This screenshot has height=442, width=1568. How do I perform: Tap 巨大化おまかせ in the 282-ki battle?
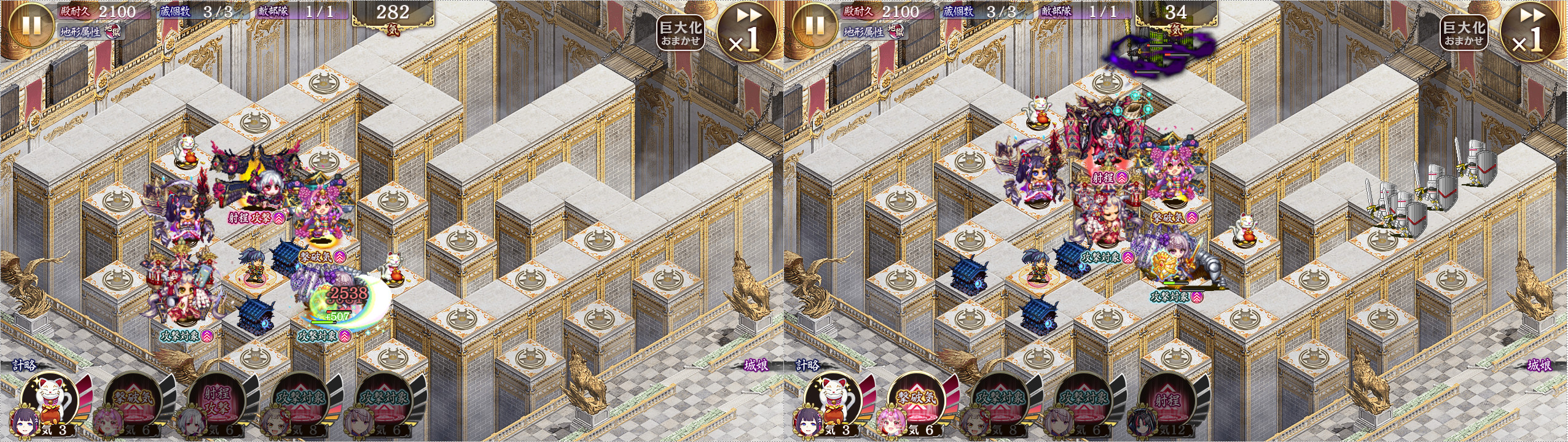point(680,33)
